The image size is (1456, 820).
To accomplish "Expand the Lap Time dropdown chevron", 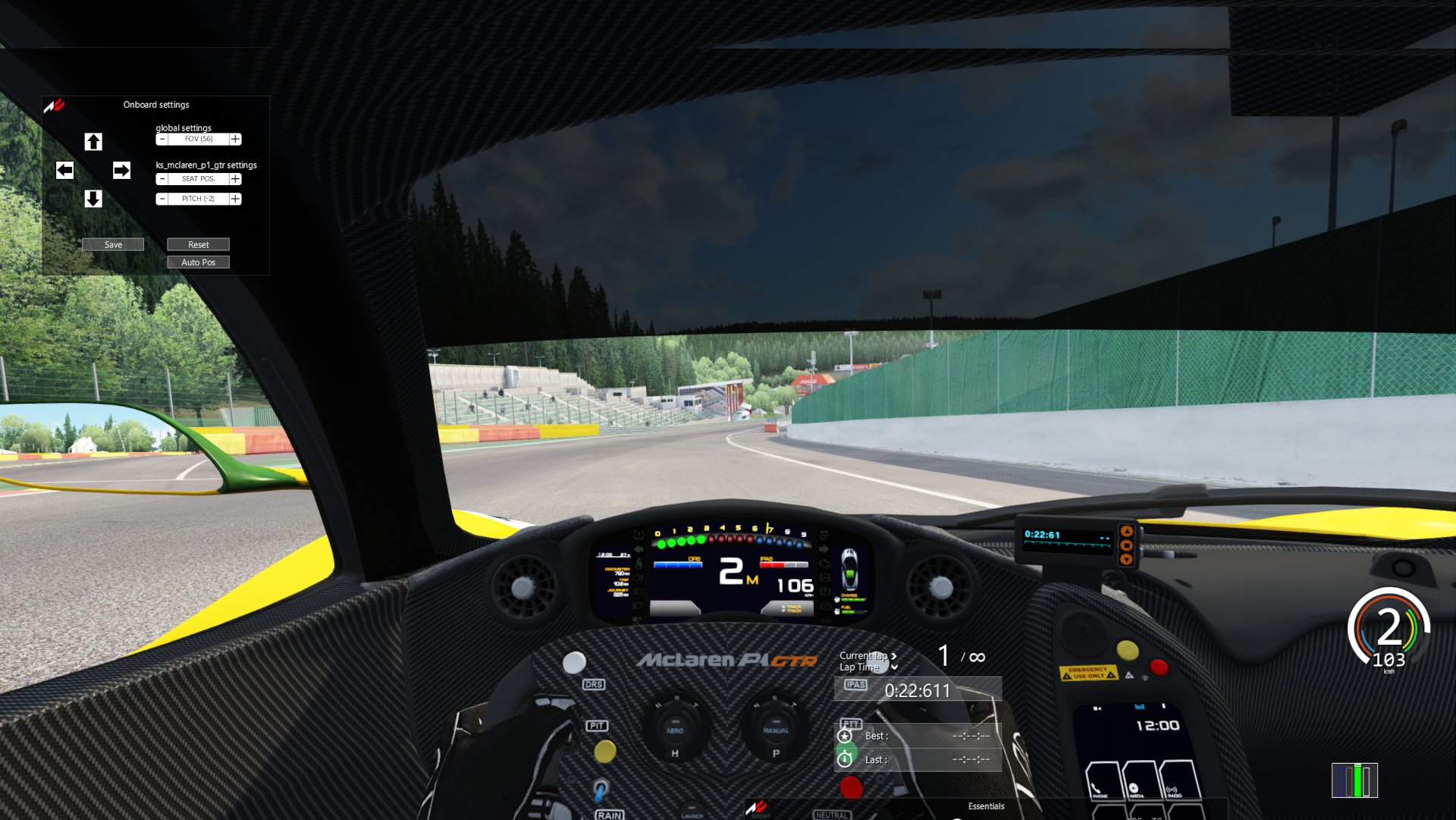I will click(x=895, y=668).
